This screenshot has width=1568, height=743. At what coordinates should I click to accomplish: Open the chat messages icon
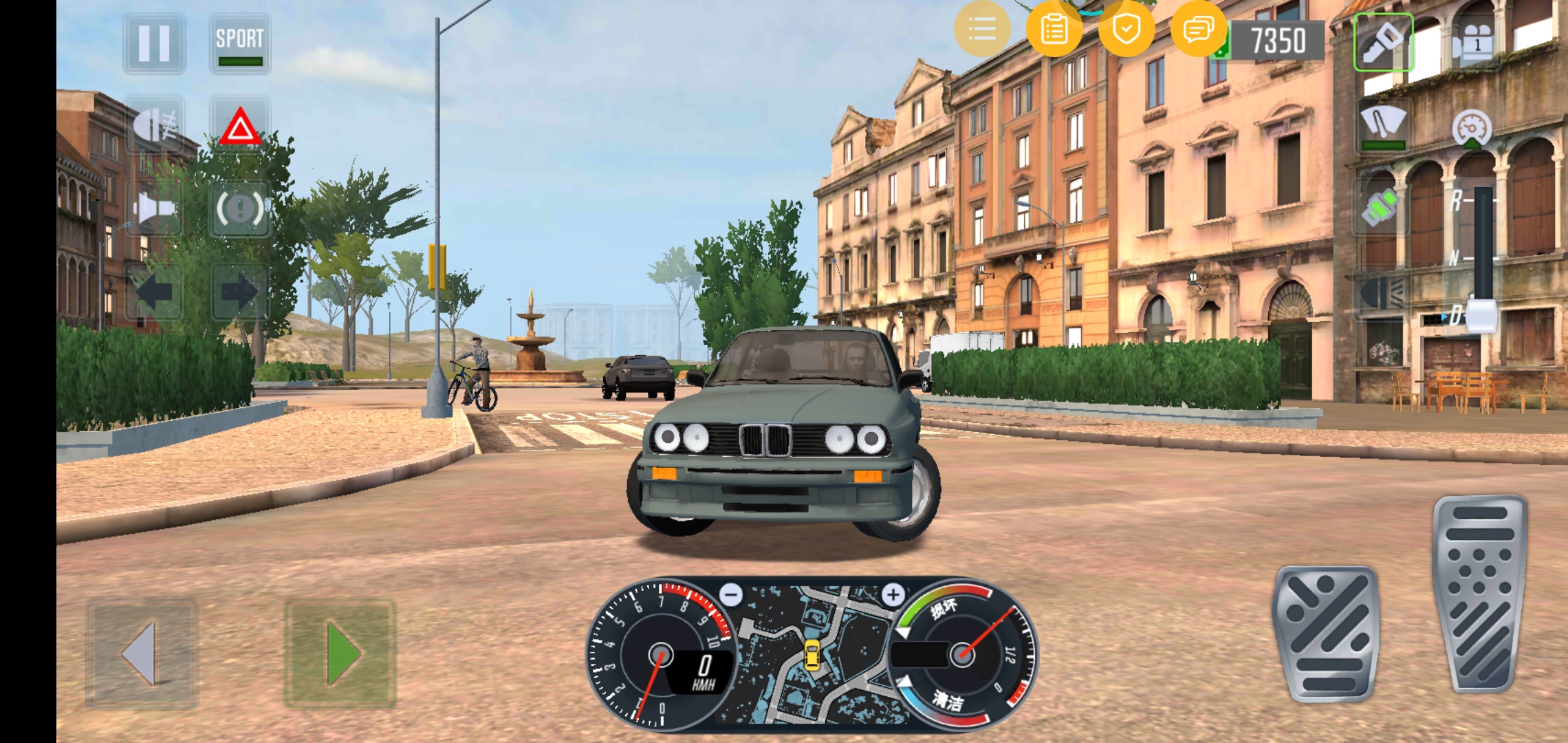pyautogui.click(x=1198, y=29)
